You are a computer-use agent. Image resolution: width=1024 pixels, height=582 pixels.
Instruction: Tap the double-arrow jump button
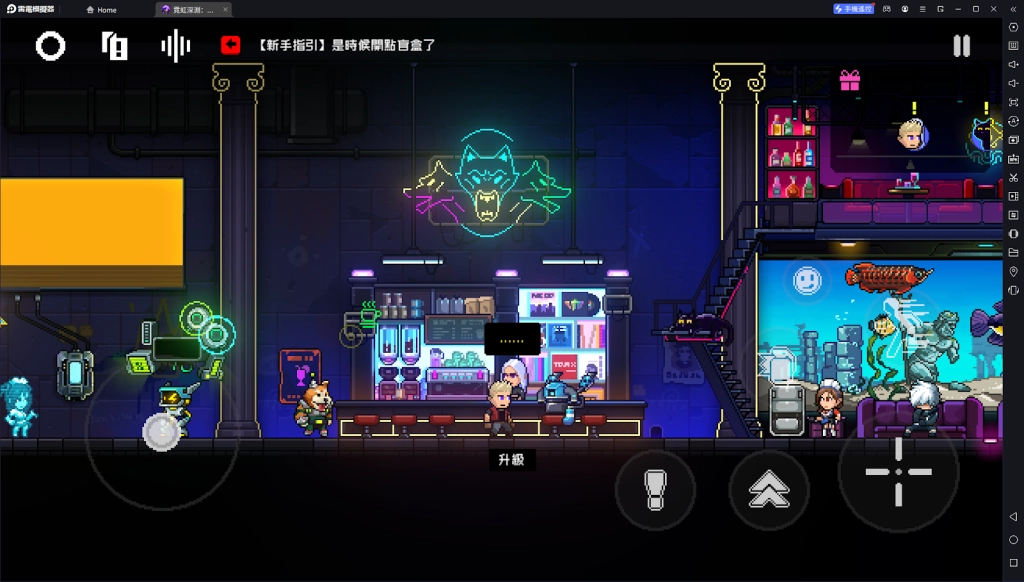point(769,490)
